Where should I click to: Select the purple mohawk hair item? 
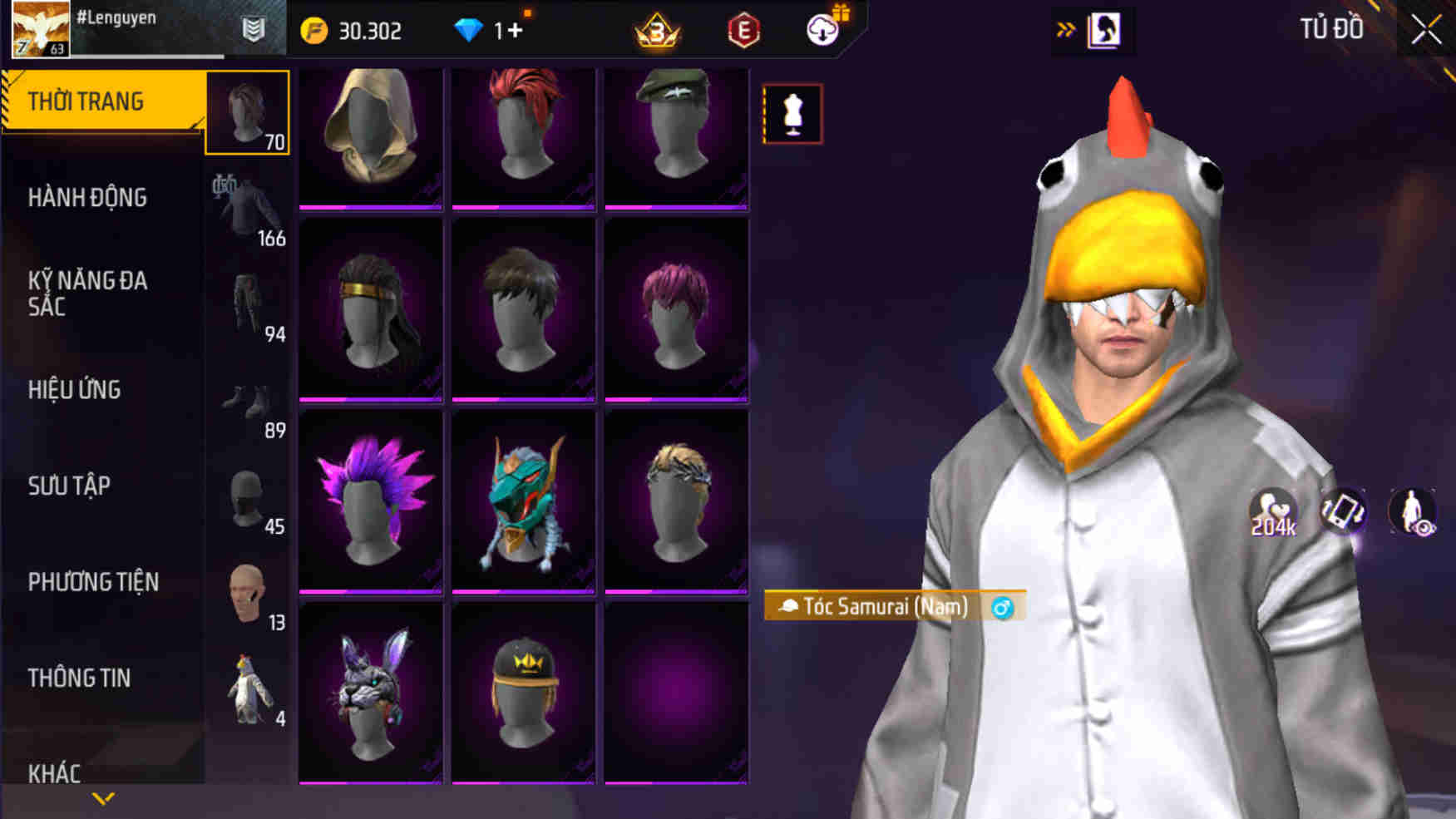coord(370,501)
